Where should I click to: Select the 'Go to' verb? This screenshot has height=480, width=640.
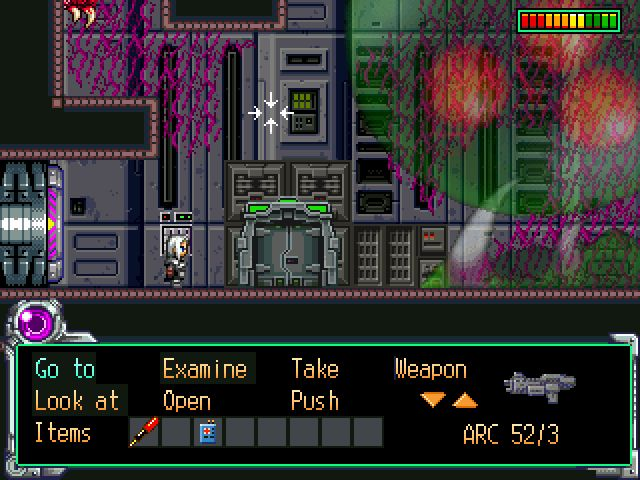coord(65,369)
